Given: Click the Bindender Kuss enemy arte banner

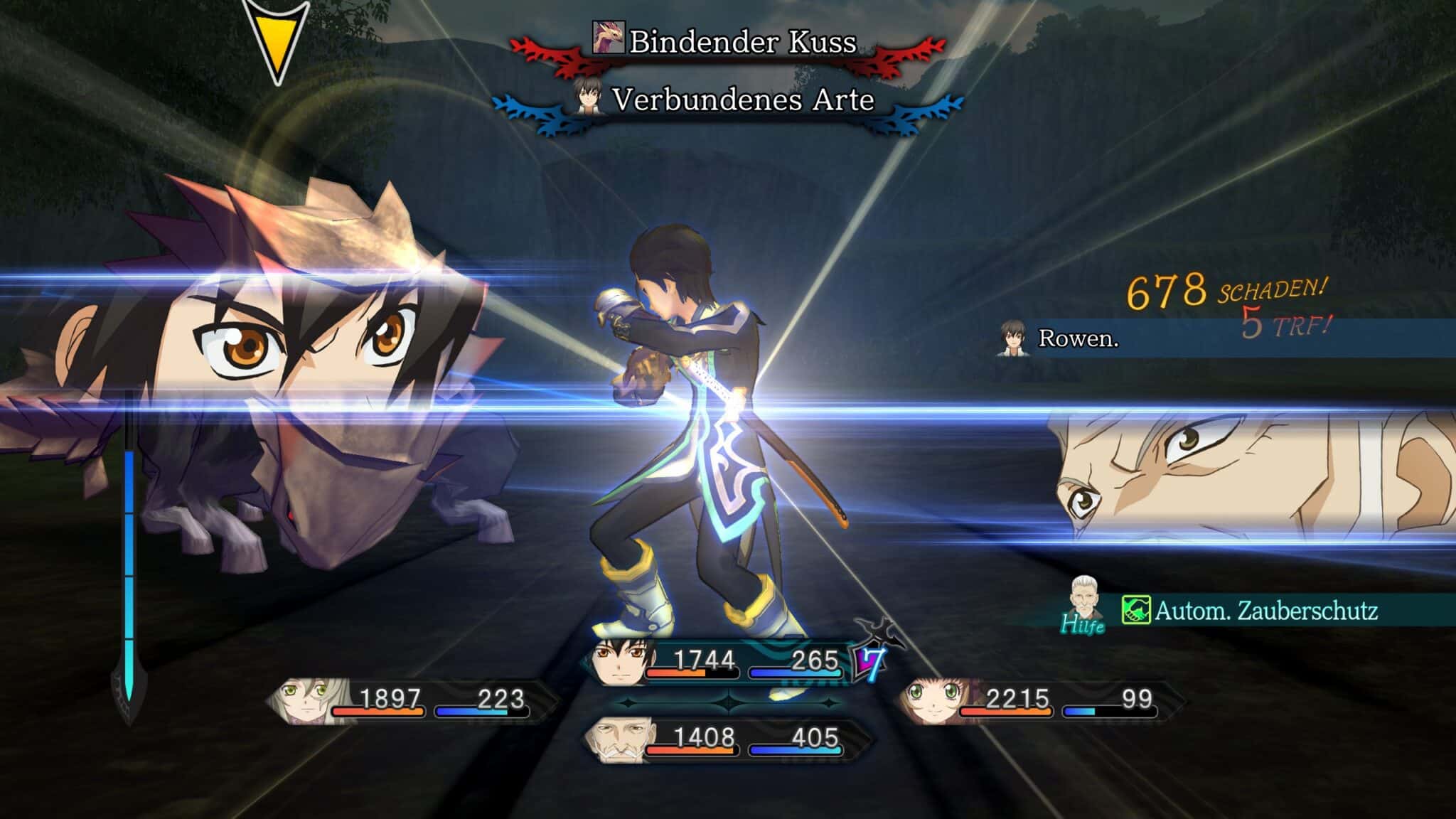Looking at the screenshot, I should click(728, 43).
